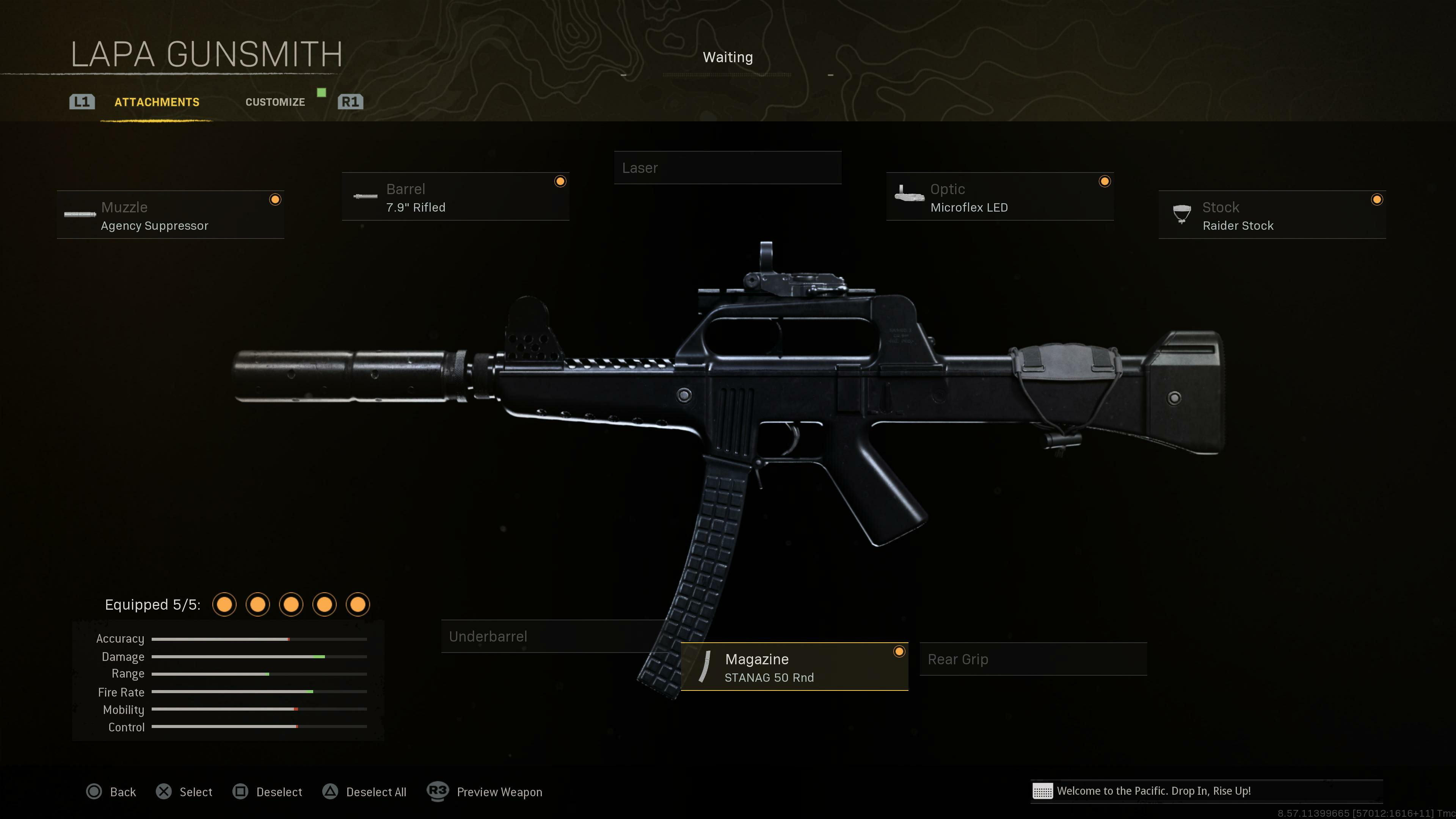Select the Muzzle Agency Suppressor slot
1456x819 pixels.
point(170,215)
